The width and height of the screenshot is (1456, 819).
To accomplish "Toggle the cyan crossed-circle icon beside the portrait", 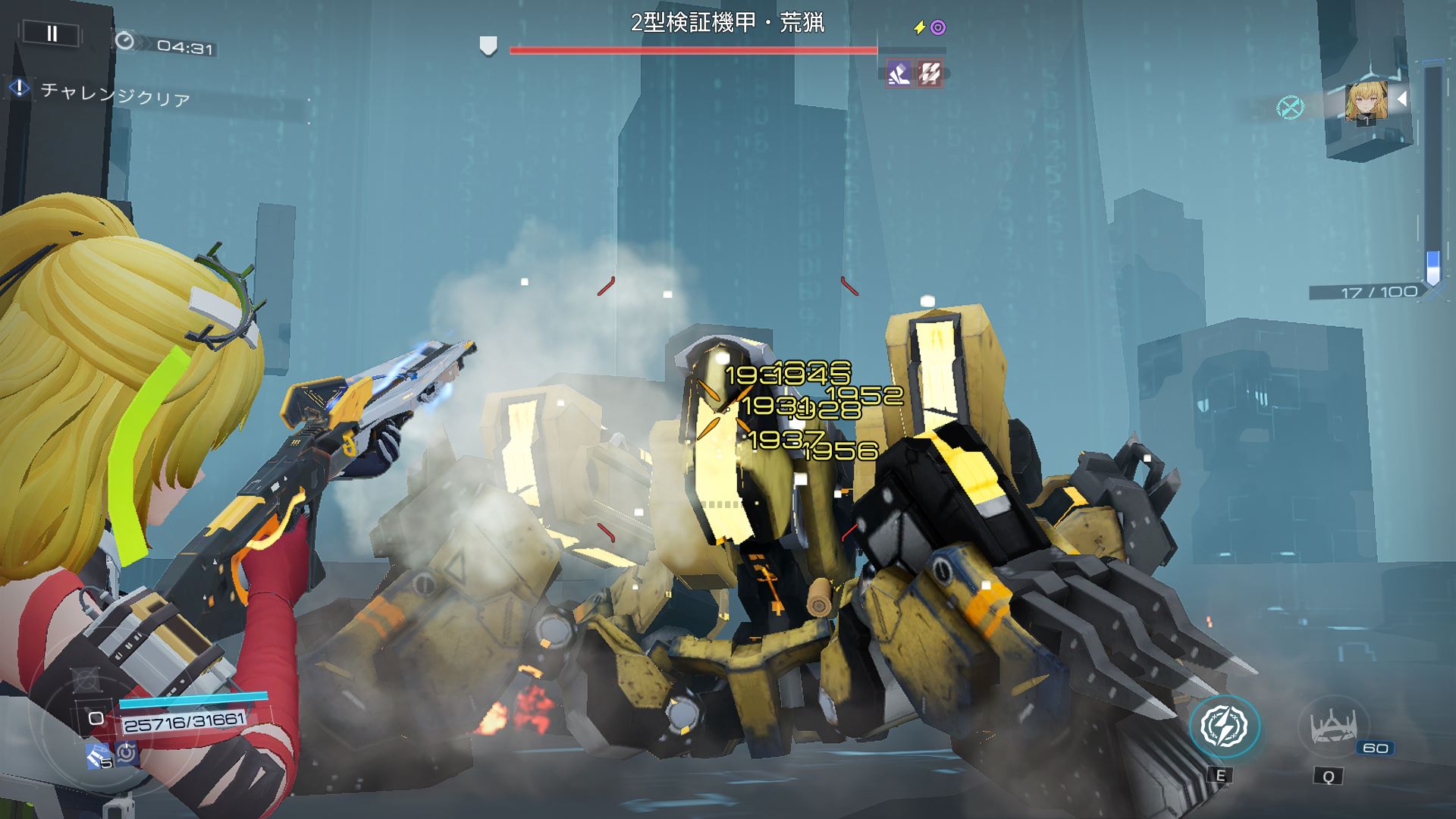I will pos(1290,107).
